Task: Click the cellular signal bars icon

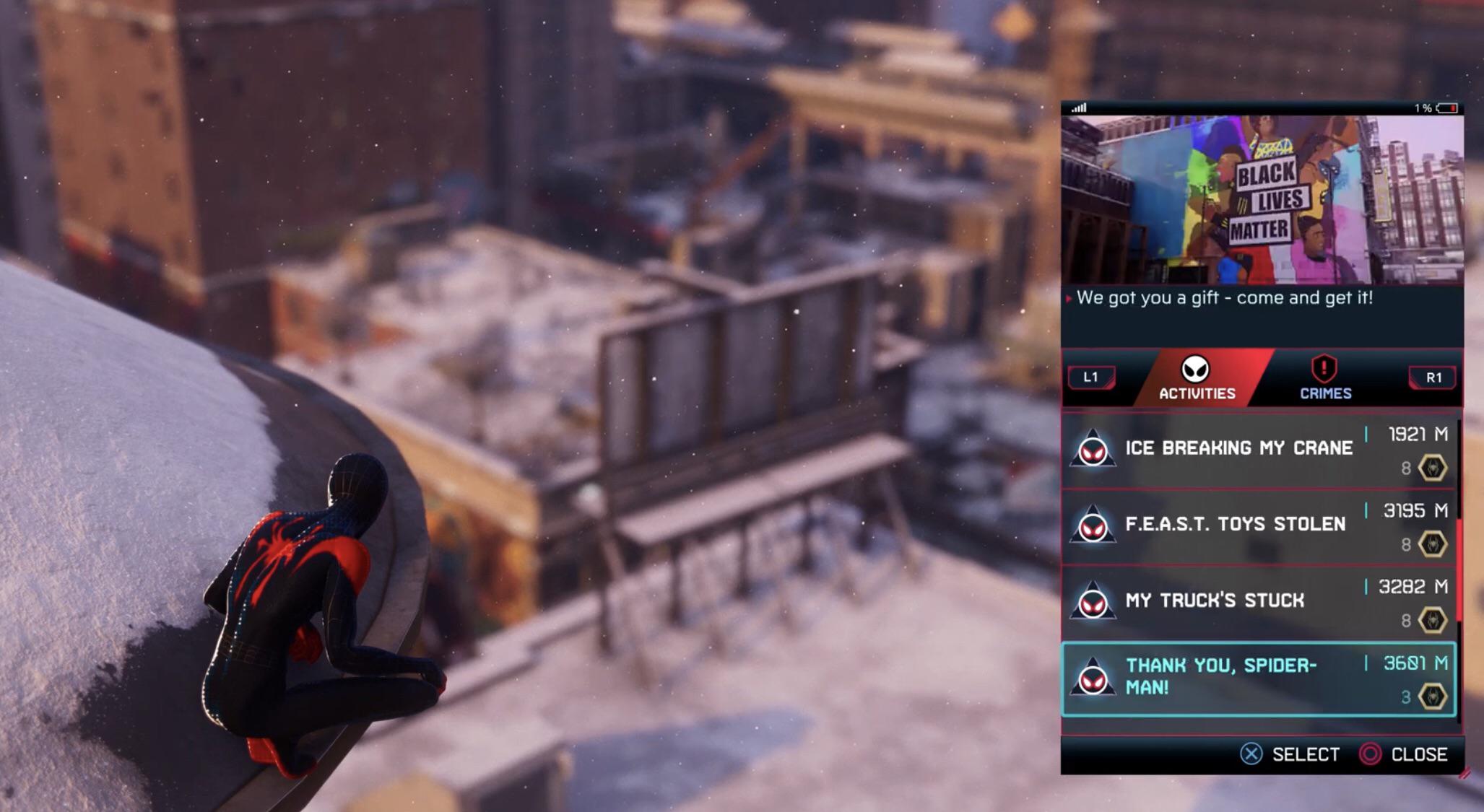Action: [1080, 108]
